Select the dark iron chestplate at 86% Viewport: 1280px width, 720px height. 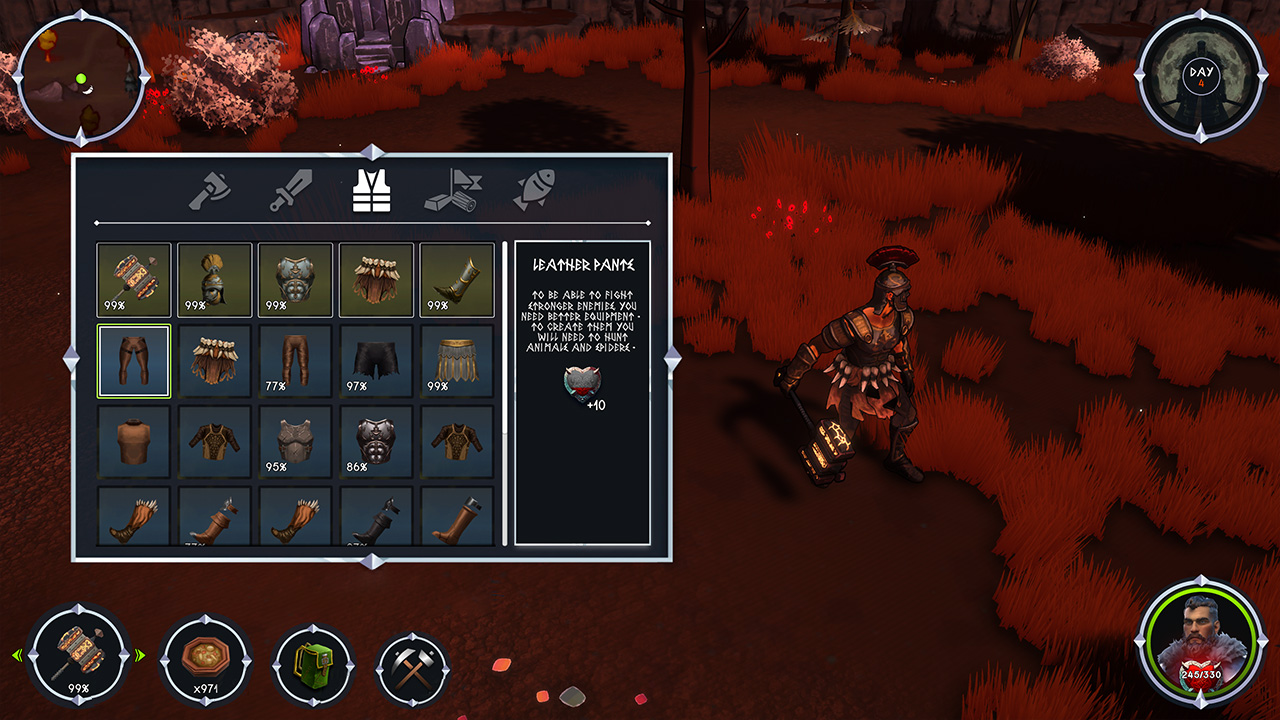tap(376, 442)
